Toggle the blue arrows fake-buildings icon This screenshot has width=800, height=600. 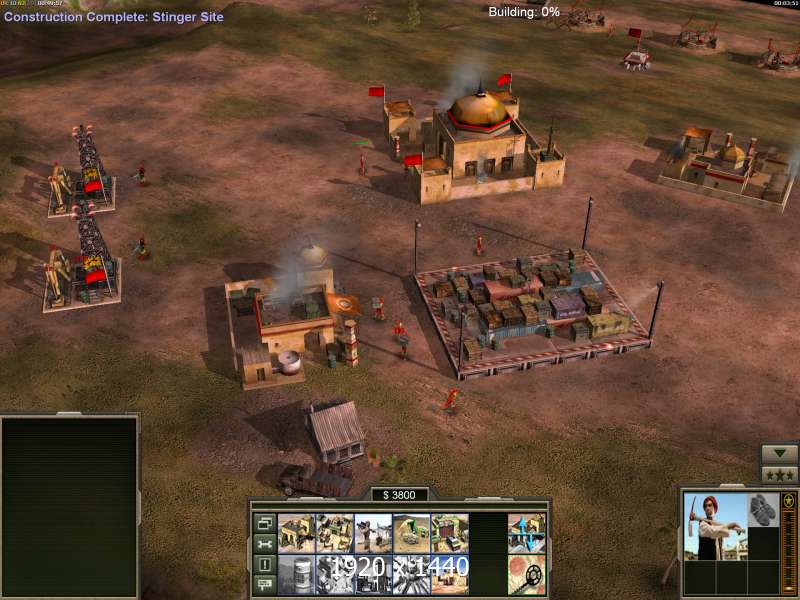coord(527,533)
